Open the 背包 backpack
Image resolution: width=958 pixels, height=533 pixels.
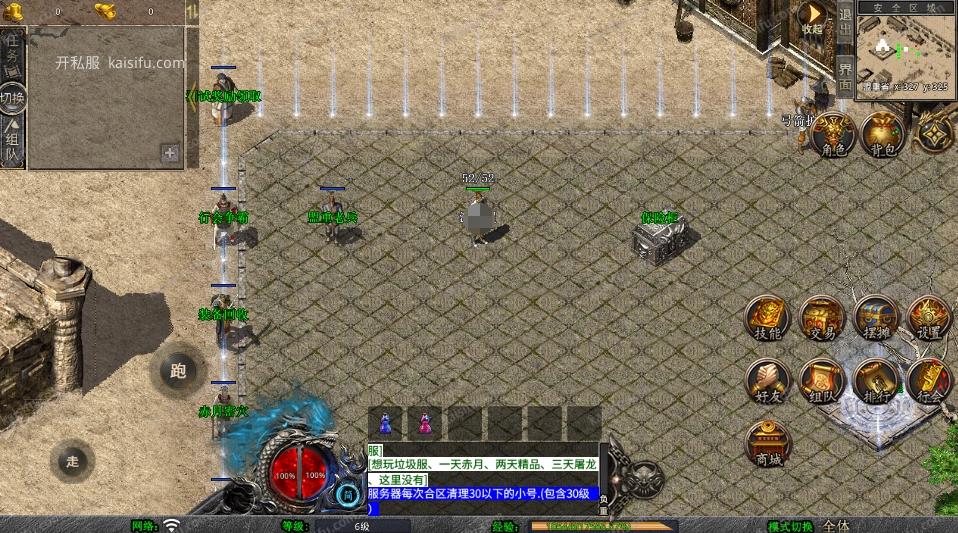882,135
